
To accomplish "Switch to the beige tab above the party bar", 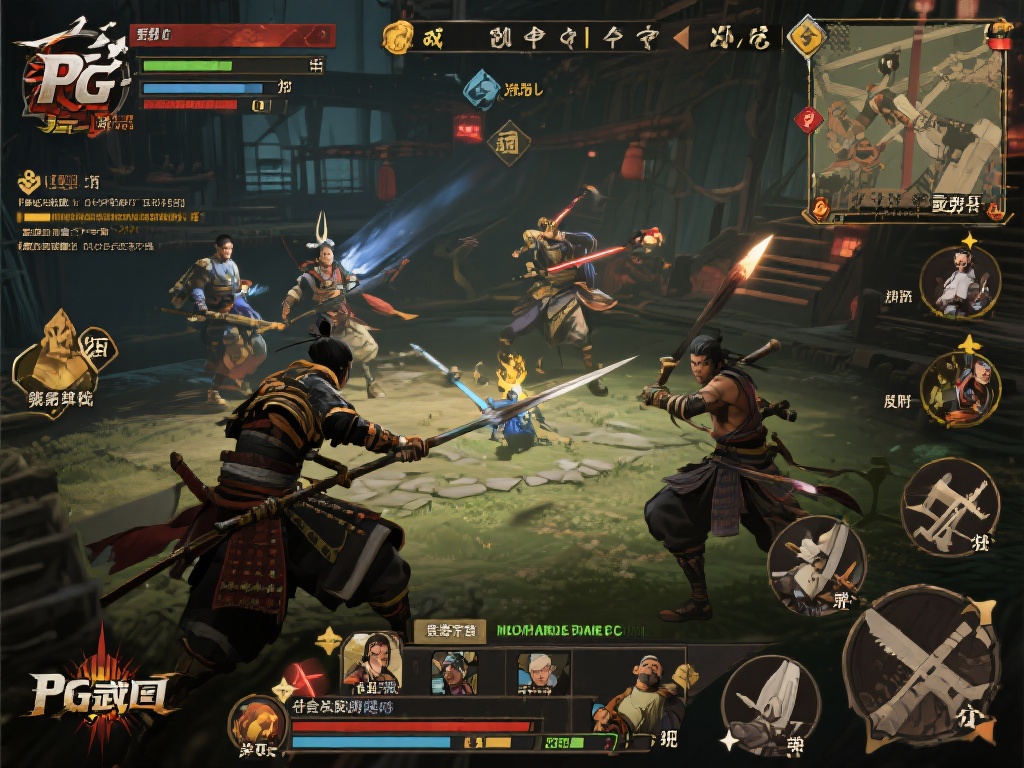I will pyautogui.click(x=449, y=630).
